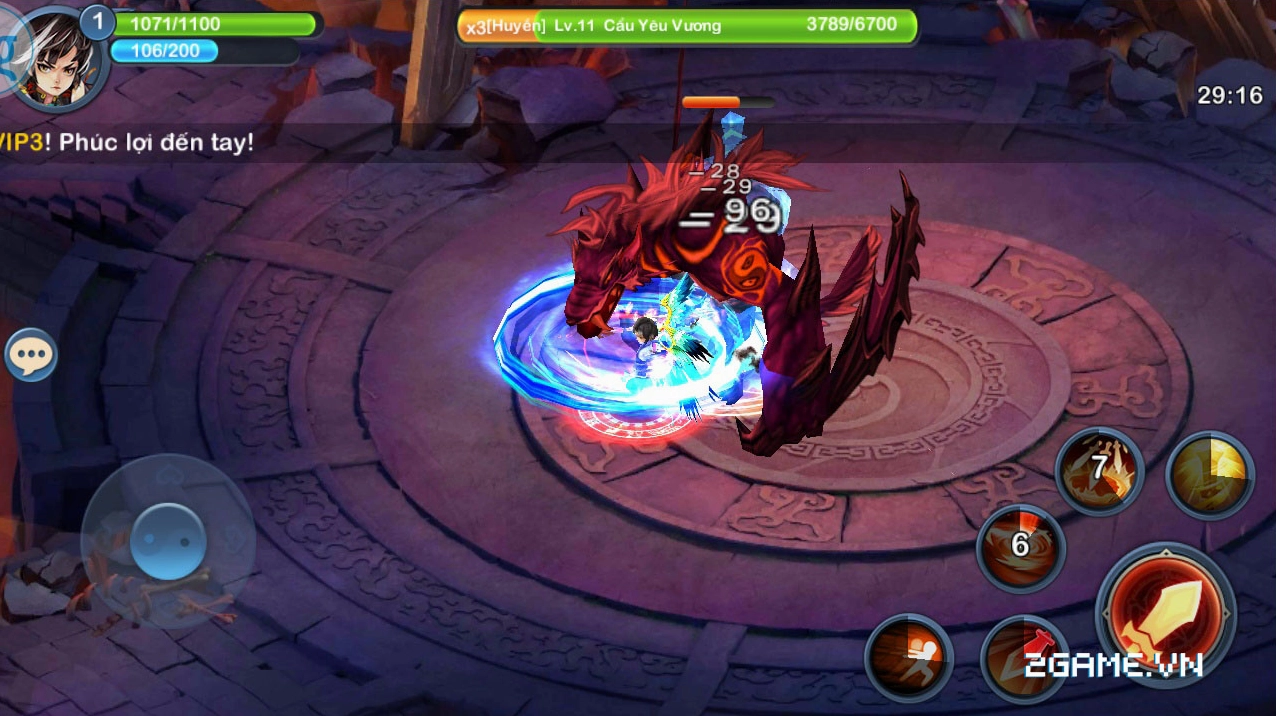
Task: Tap the virtual joystick yin-yang knob
Action: click(168, 541)
